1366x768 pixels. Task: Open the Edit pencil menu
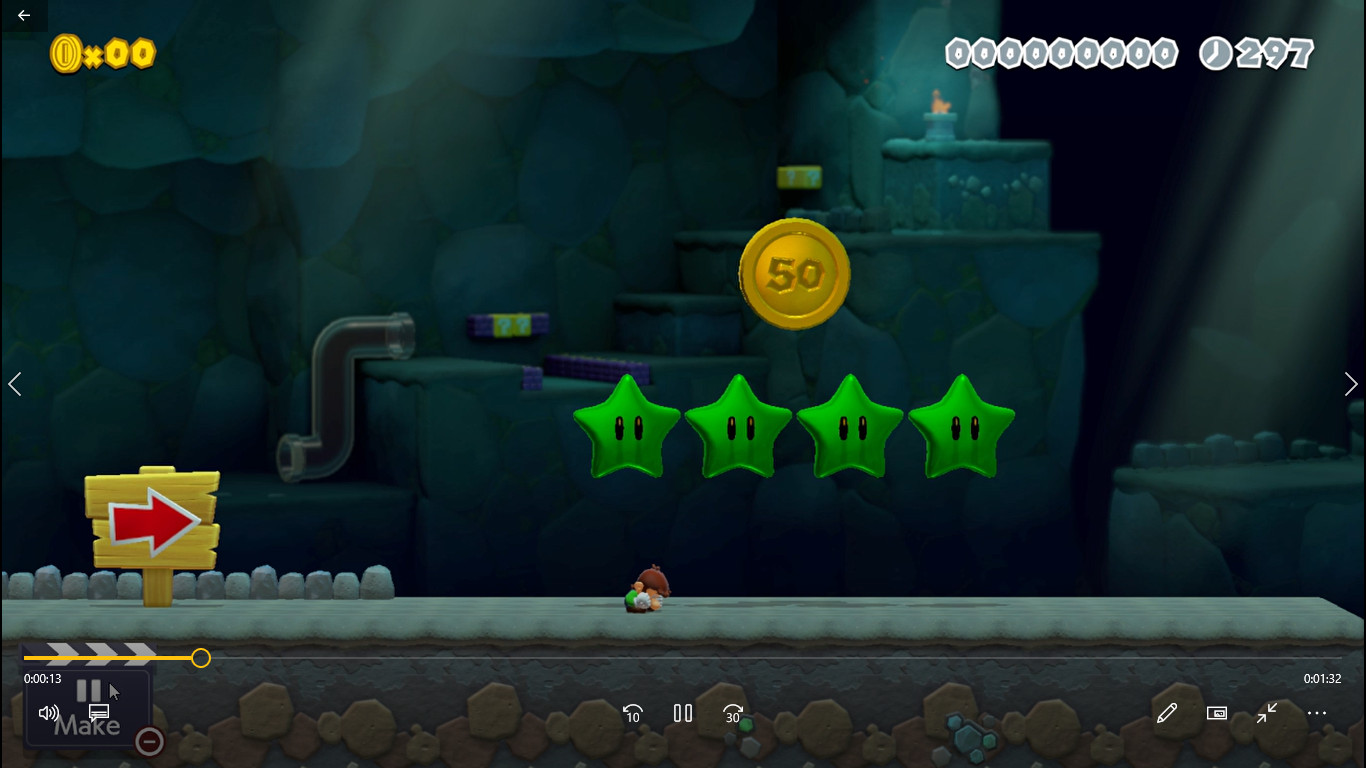[1166, 713]
